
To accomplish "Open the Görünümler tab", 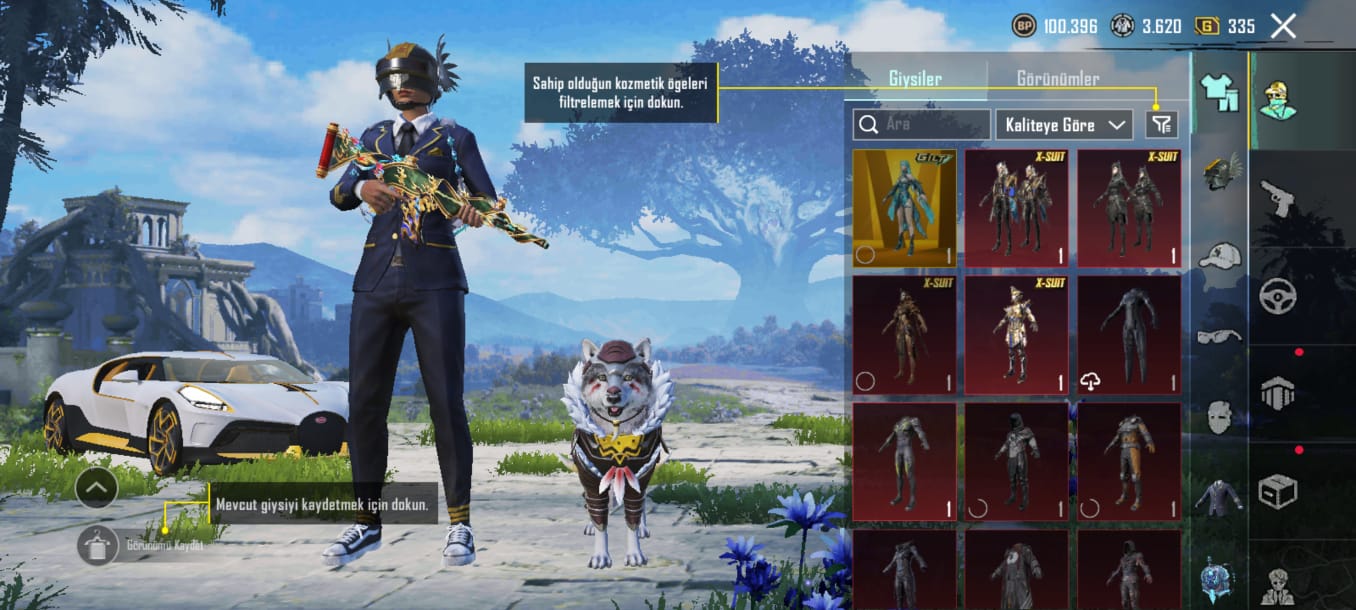I will [x=1057, y=79].
